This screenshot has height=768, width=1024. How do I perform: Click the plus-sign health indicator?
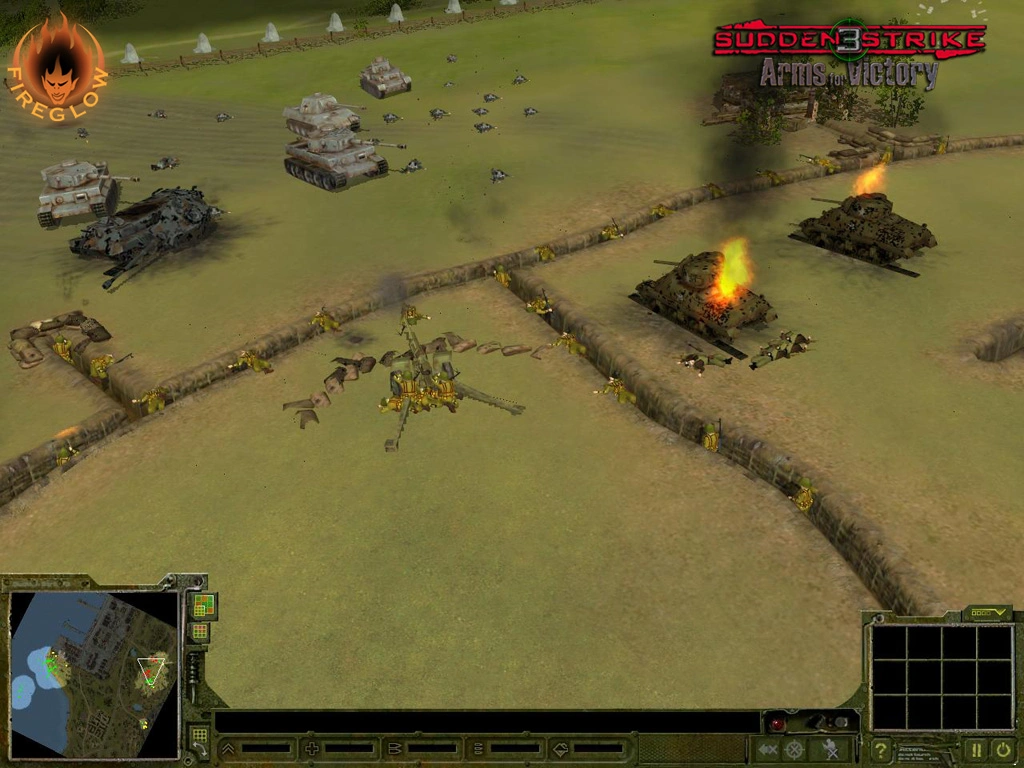pos(311,748)
